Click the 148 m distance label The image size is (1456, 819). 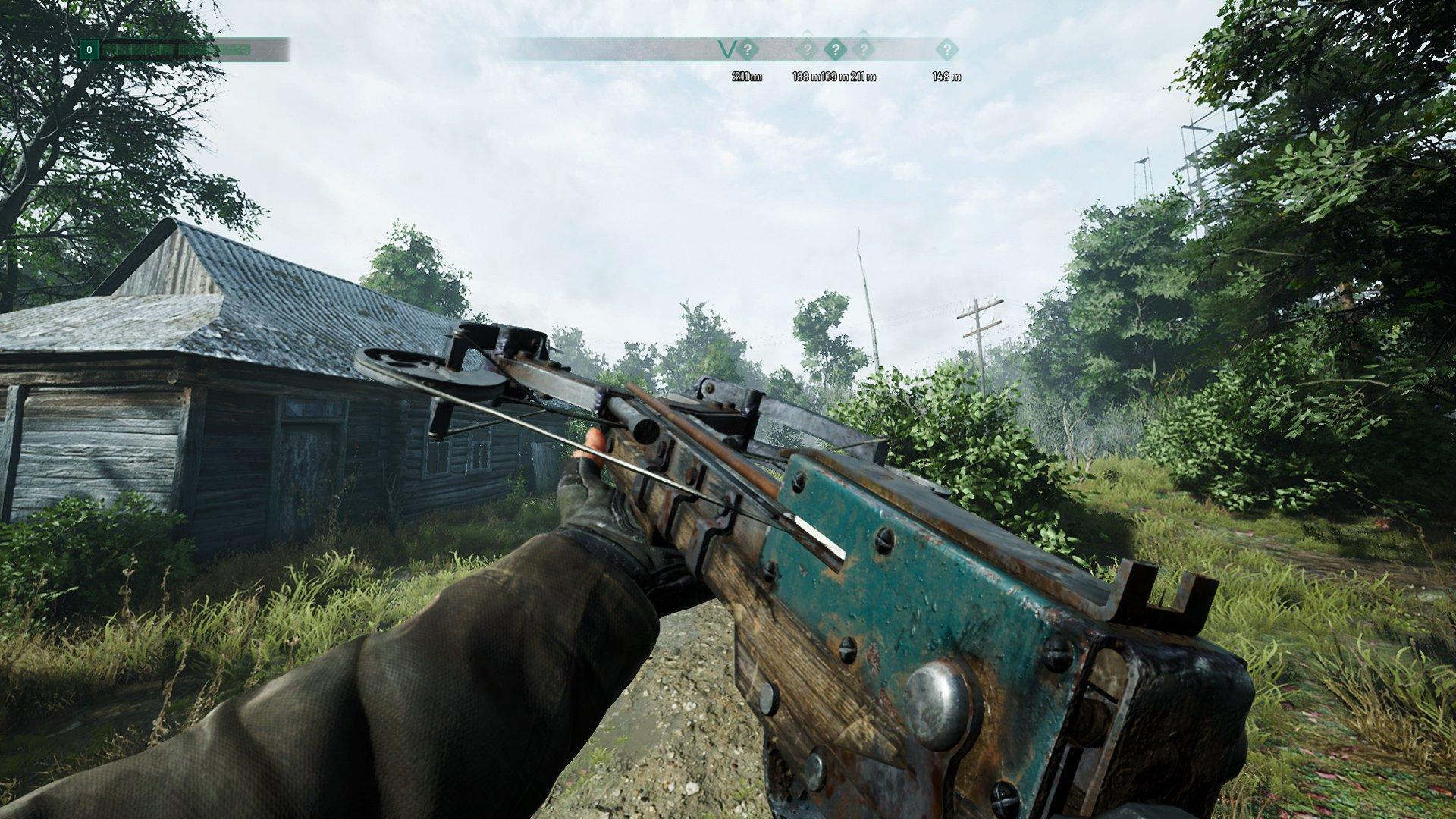(x=946, y=76)
